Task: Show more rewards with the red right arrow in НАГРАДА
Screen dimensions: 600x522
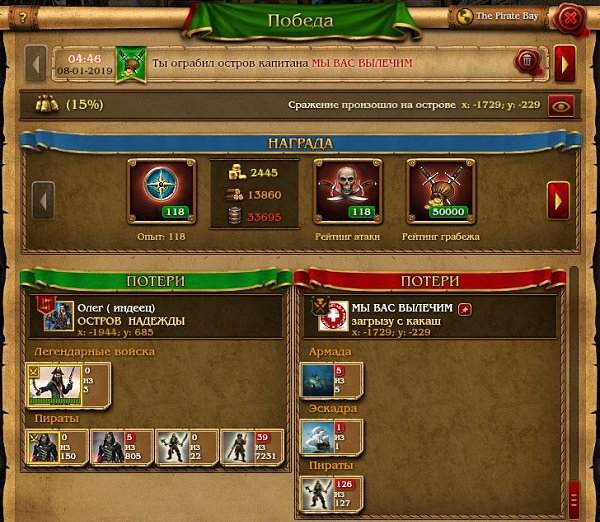Action: coord(559,199)
